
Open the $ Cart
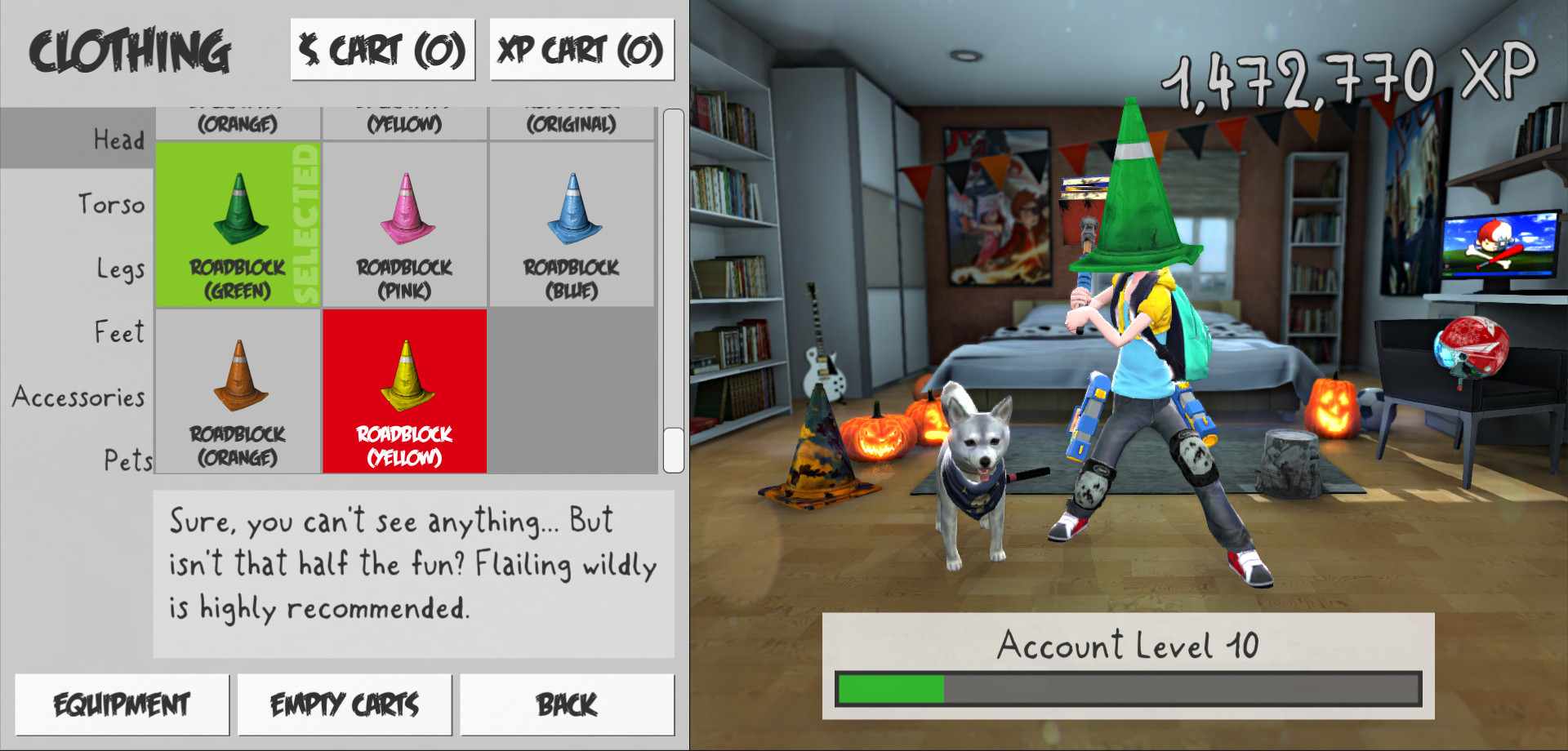(x=382, y=49)
